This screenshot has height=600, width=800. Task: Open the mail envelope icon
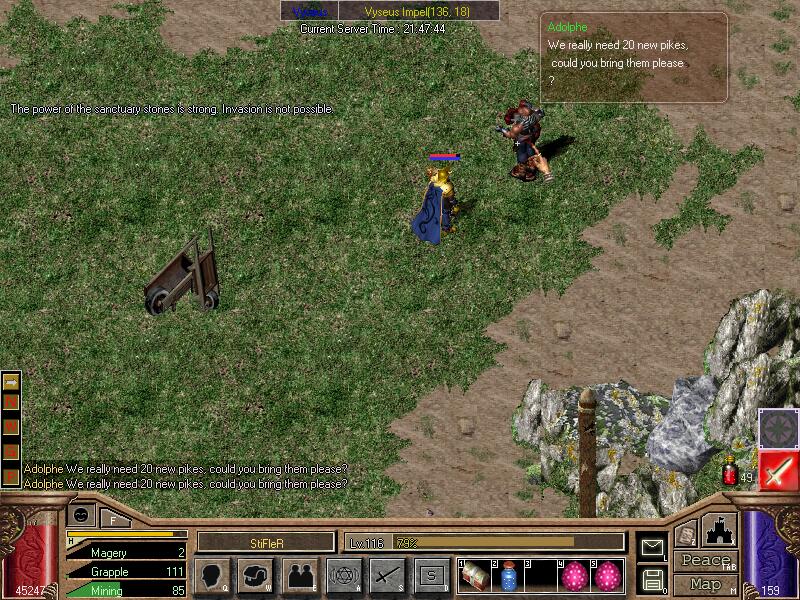point(651,547)
